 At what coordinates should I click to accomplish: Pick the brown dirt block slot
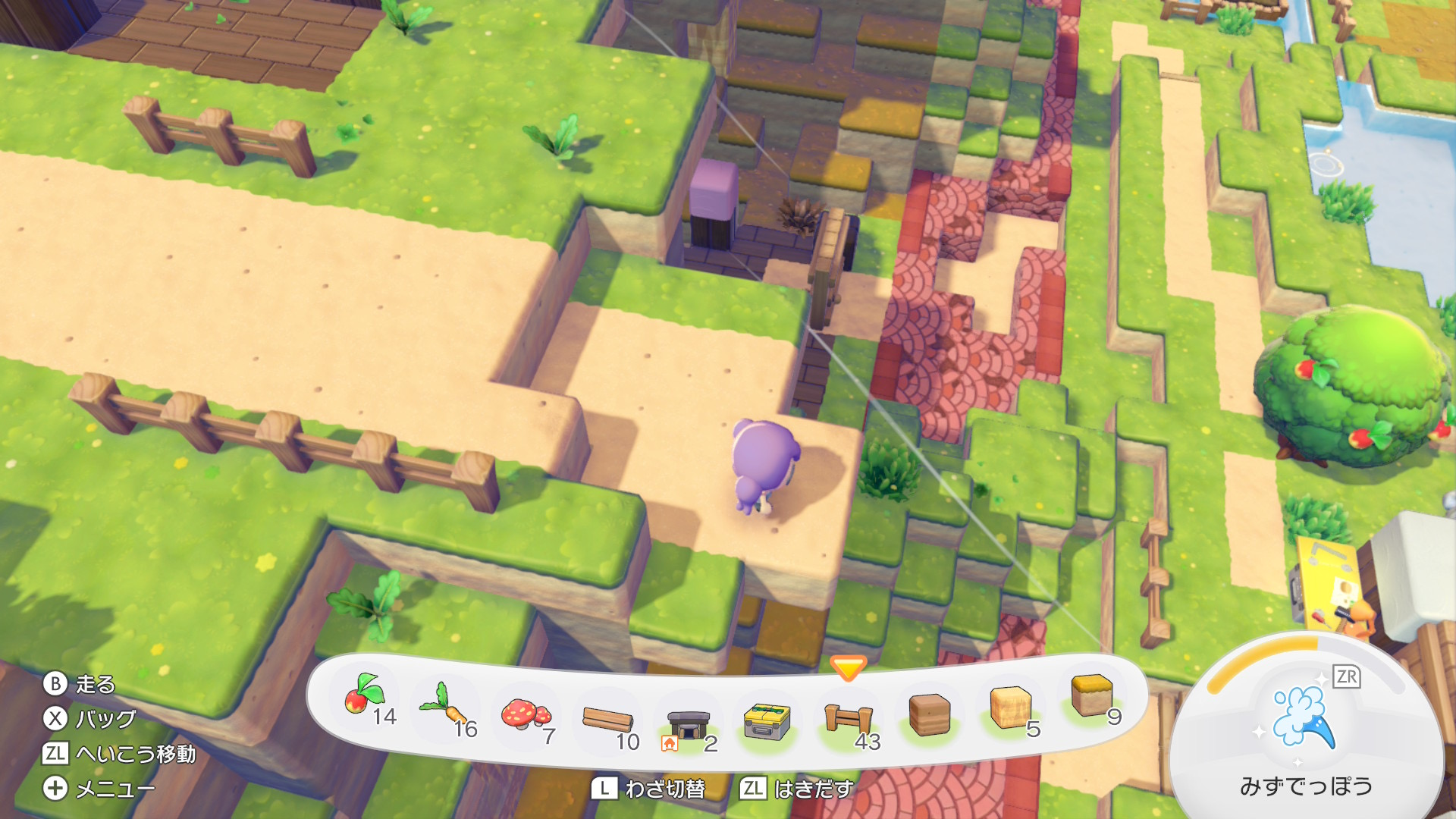[x=929, y=714]
